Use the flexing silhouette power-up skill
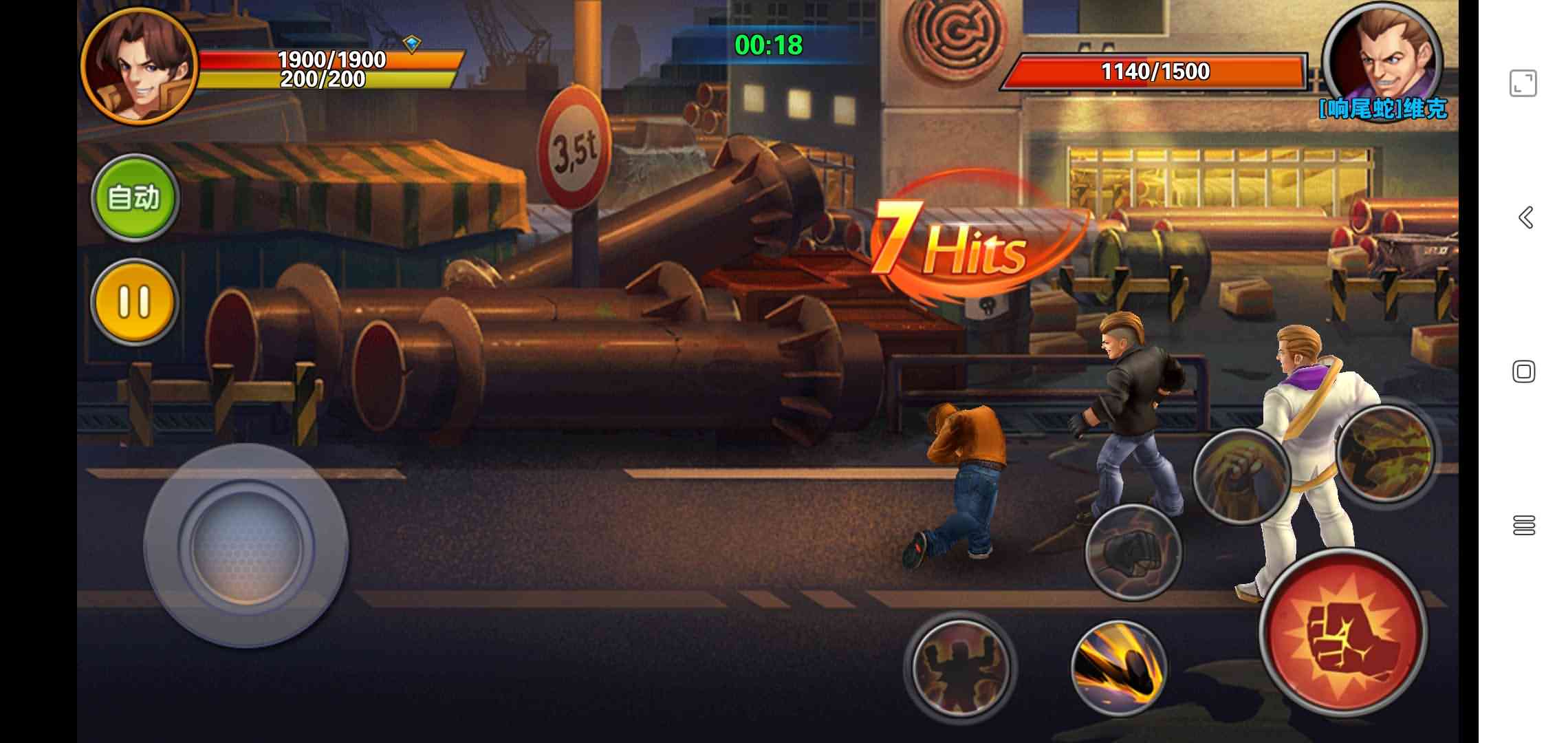The height and width of the screenshot is (743, 1568). tap(959, 666)
